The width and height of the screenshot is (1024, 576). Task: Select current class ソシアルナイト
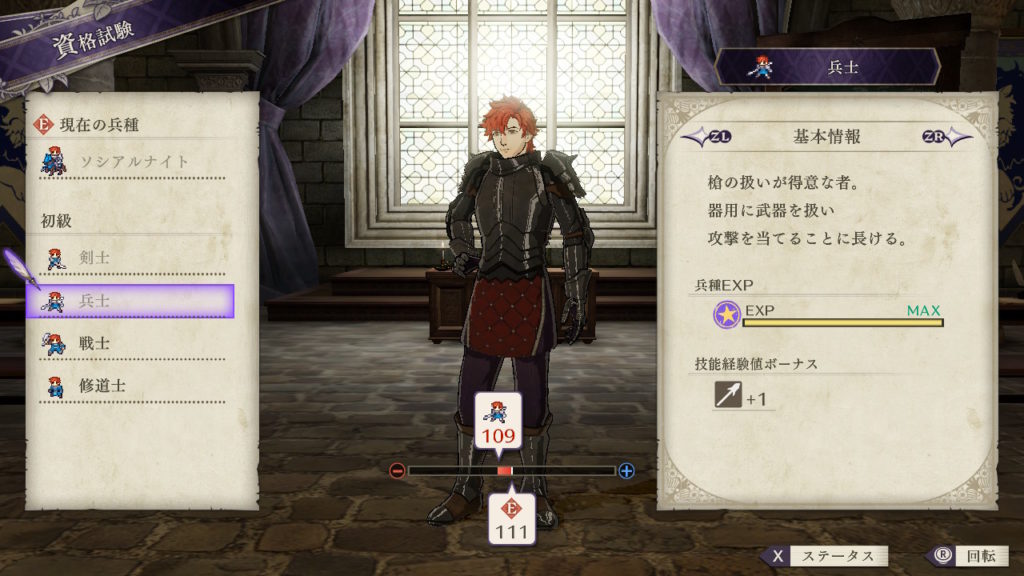130,162
